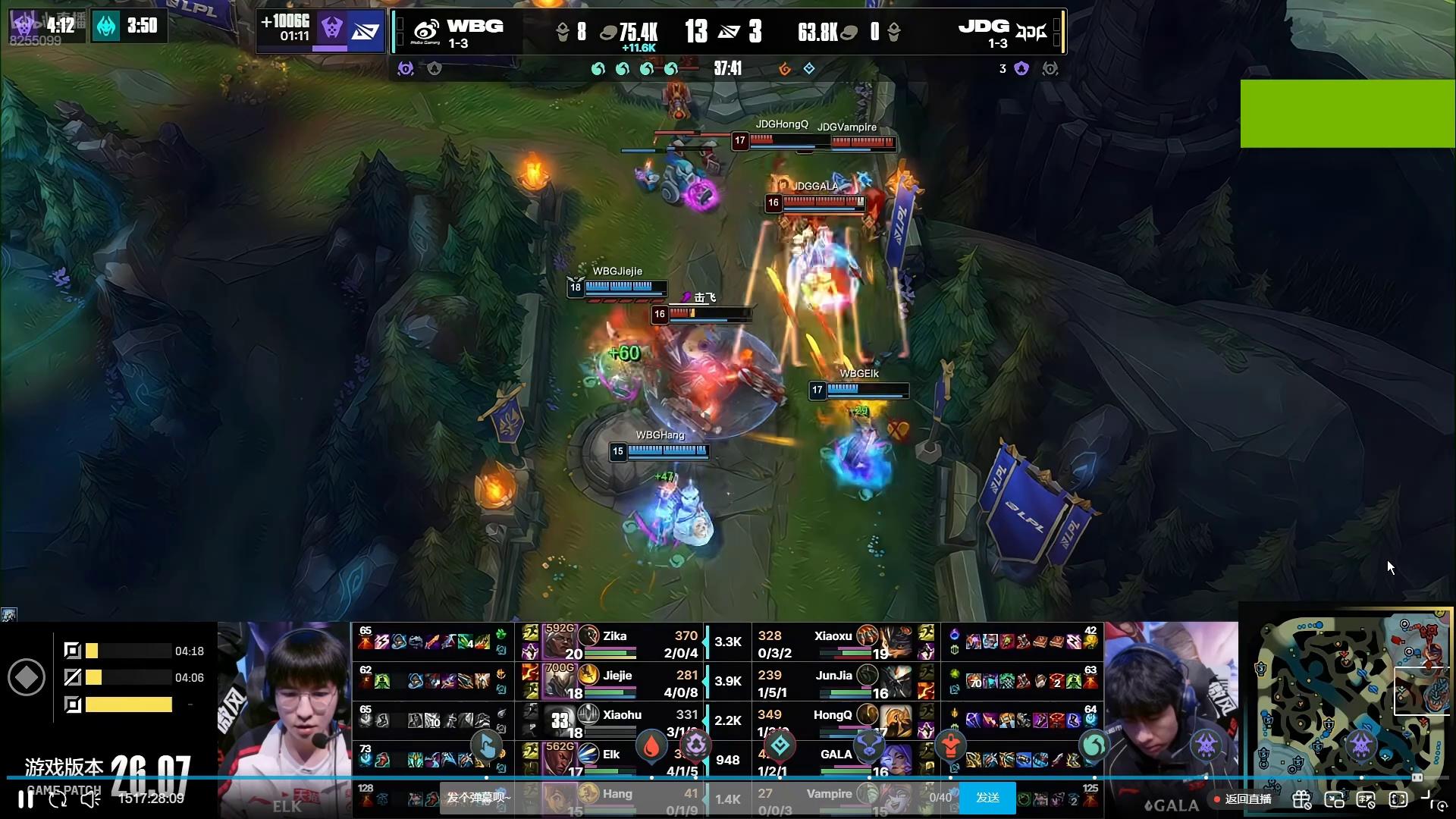Select Xiaoxu's row on the scoreboard

pyautogui.click(x=833, y=643)
